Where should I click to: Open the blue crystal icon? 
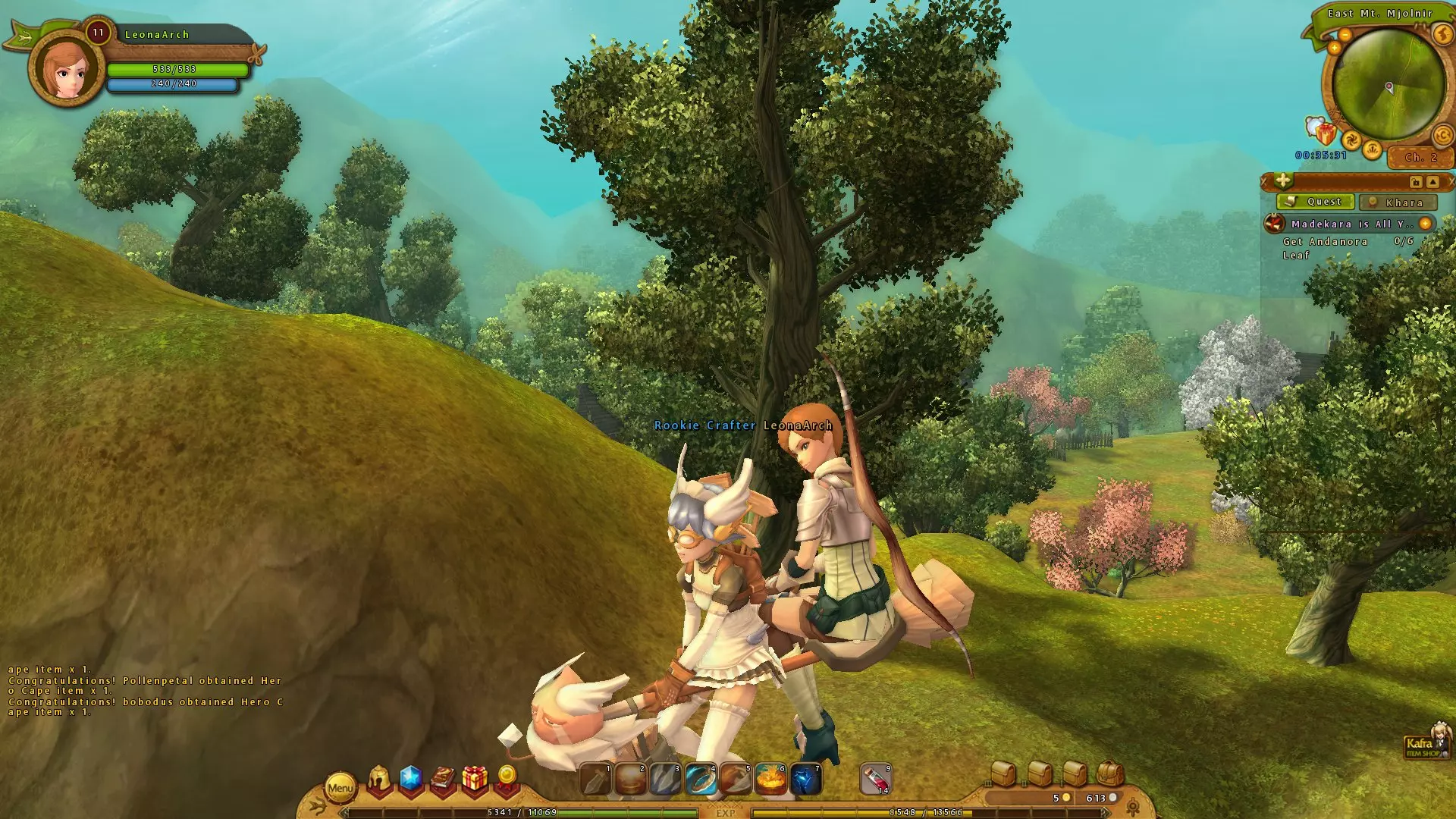coord(410,779)
